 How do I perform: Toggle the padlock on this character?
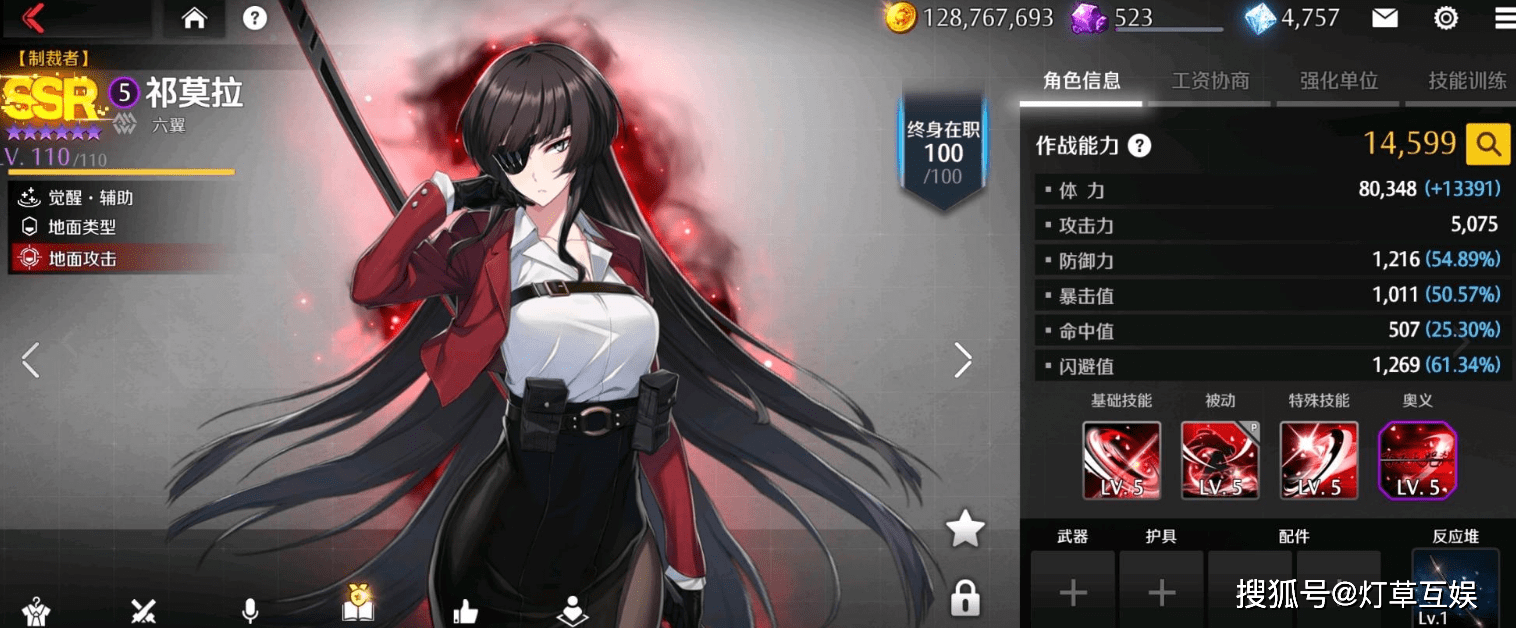(x=965, y=597)
